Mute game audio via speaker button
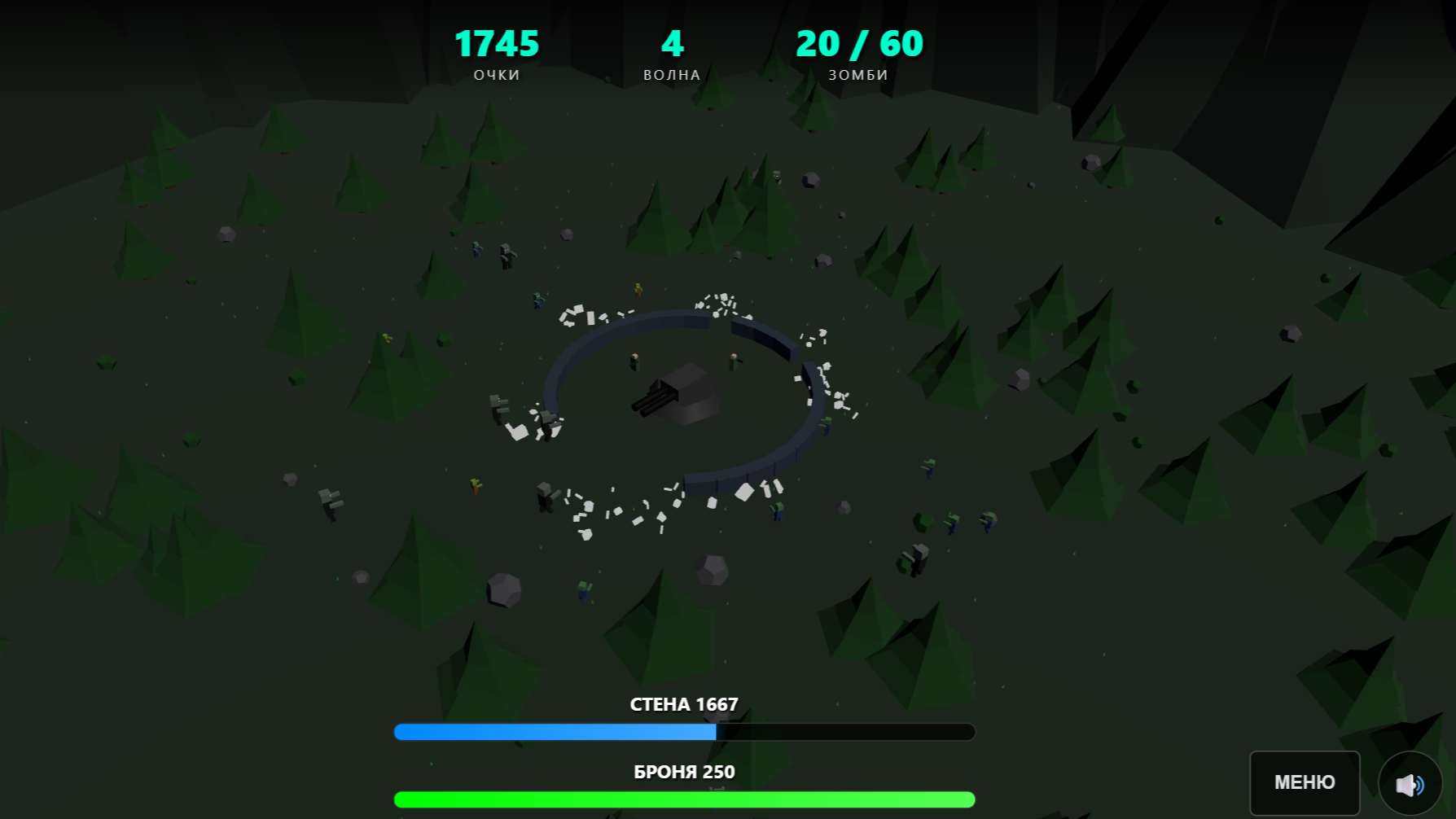Viewport: 1456px width, 819px height. 1410,782
